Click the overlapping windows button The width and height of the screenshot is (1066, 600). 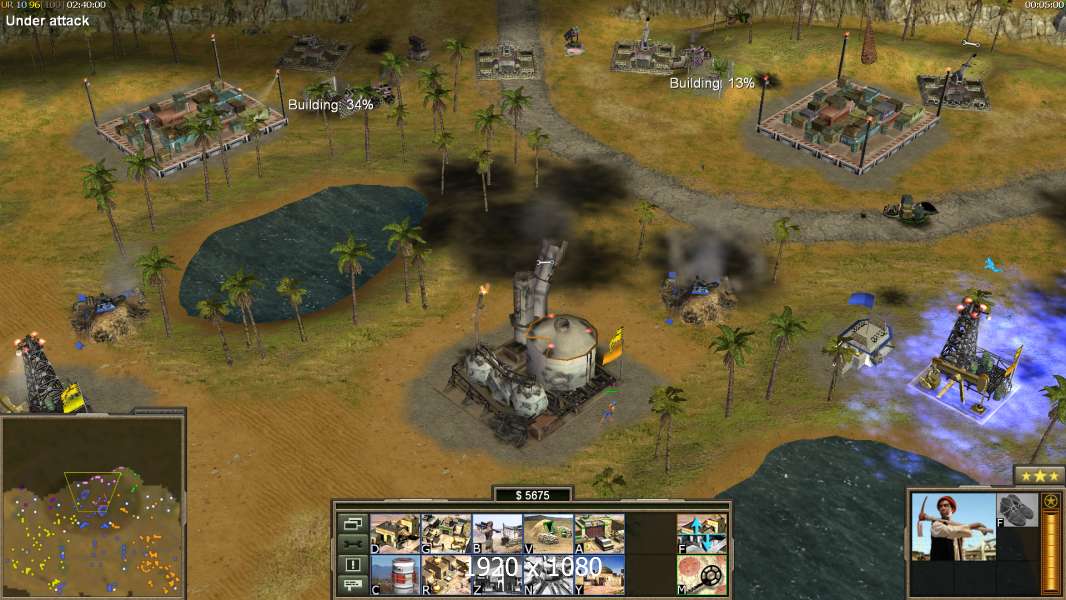(352, 523)
